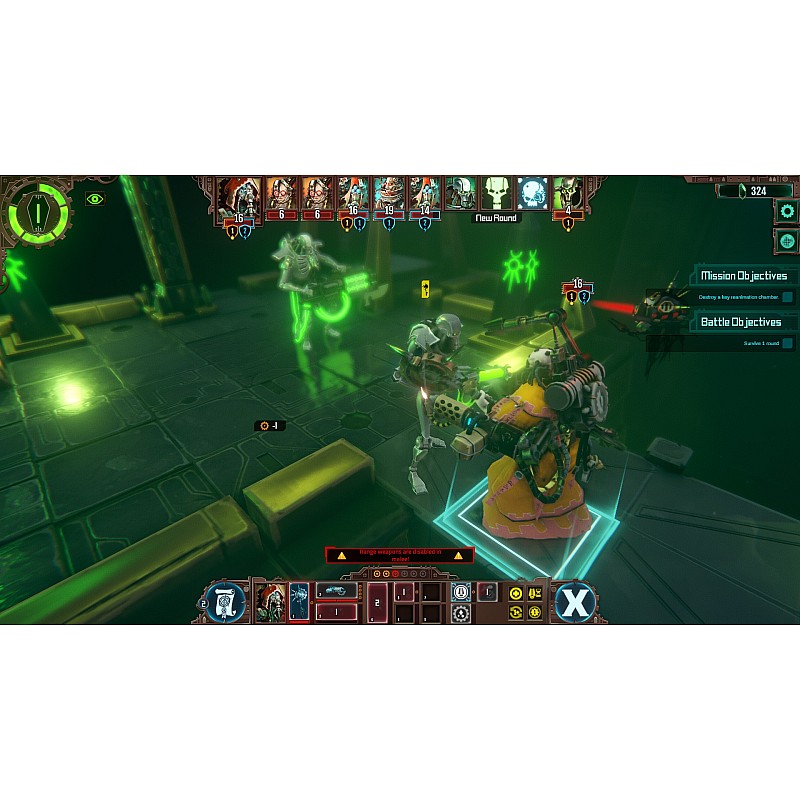Activate the grey cog ability icon
This screenshot has width=800, height=800.
click(x=461, y=612)
